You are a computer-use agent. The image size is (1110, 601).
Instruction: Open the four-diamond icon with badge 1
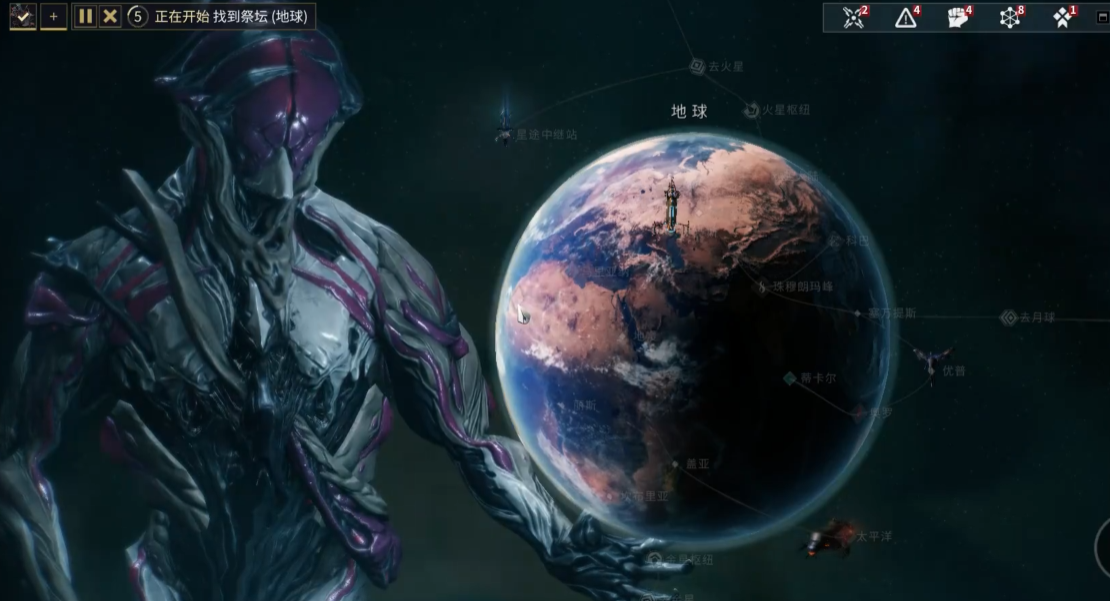pos(1063,17)
